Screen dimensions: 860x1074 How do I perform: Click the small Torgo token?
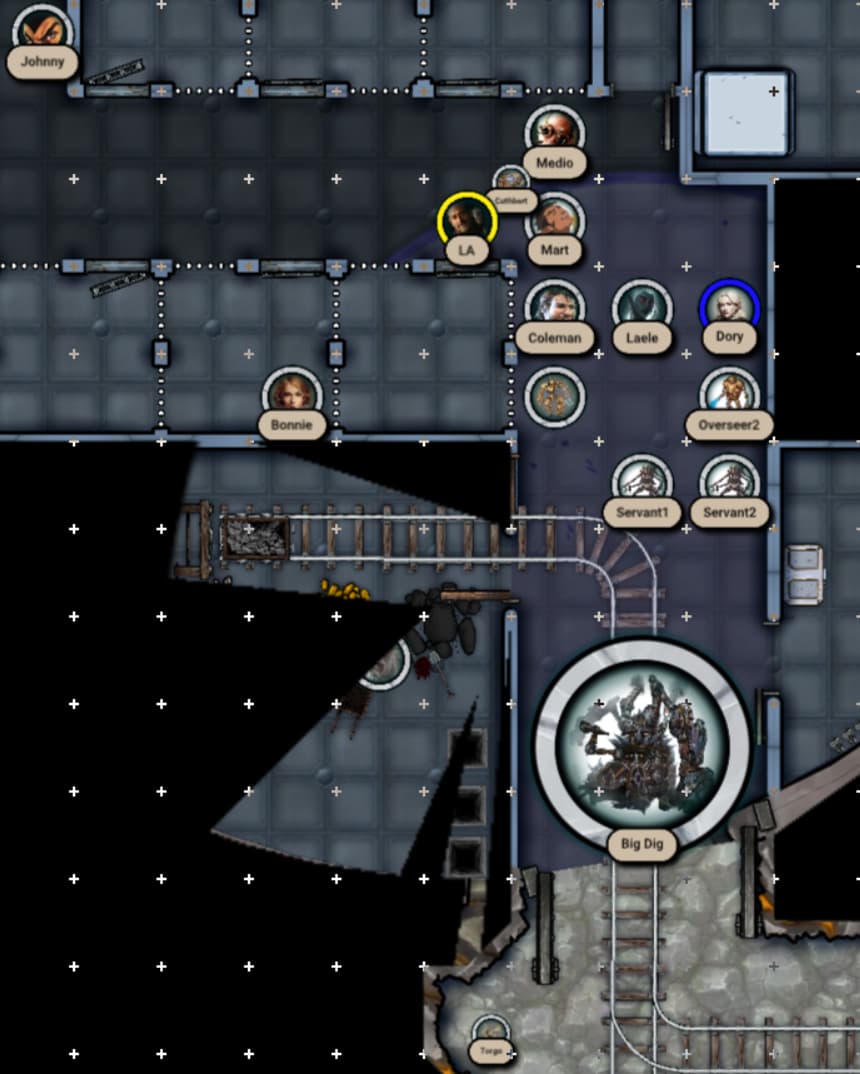pos(490,1033)
